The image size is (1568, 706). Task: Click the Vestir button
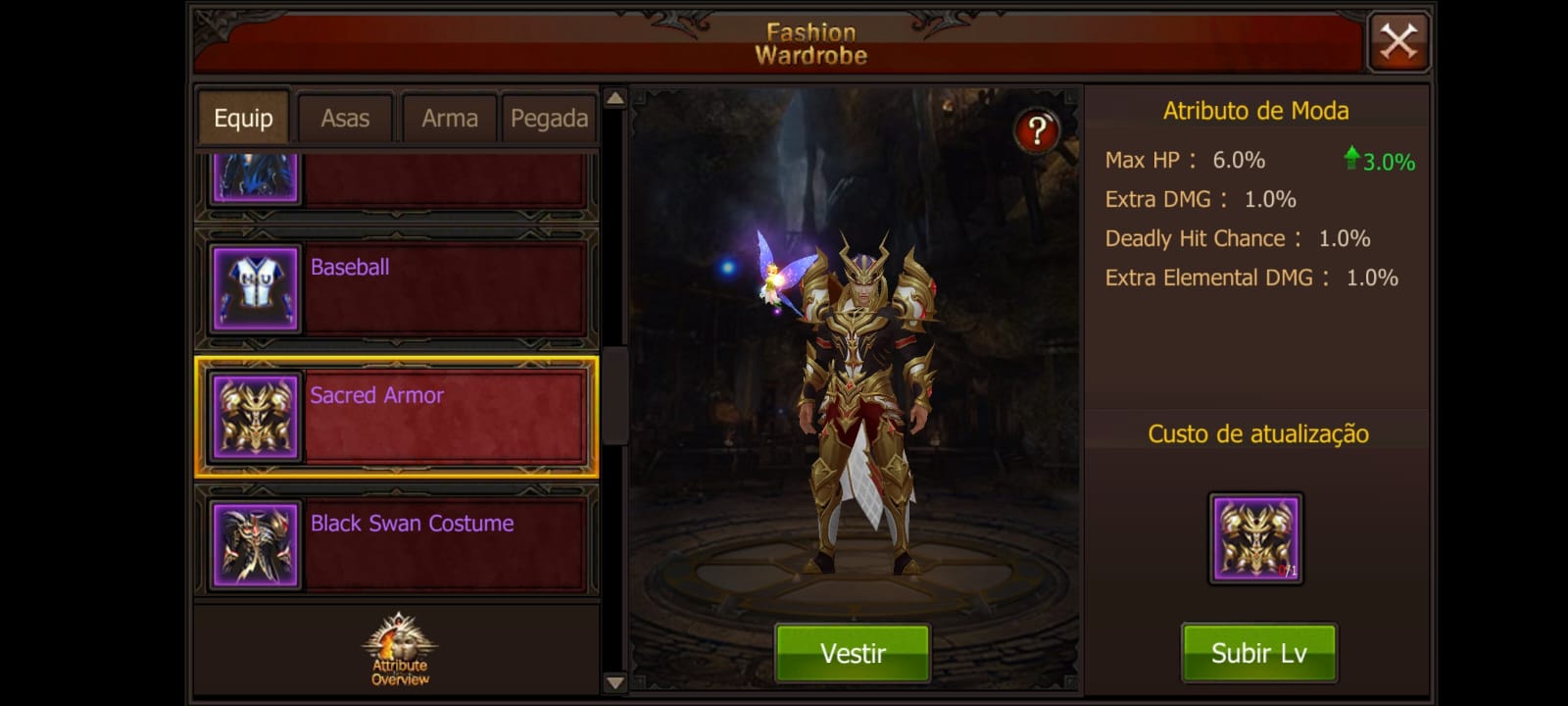coord(853,653)
